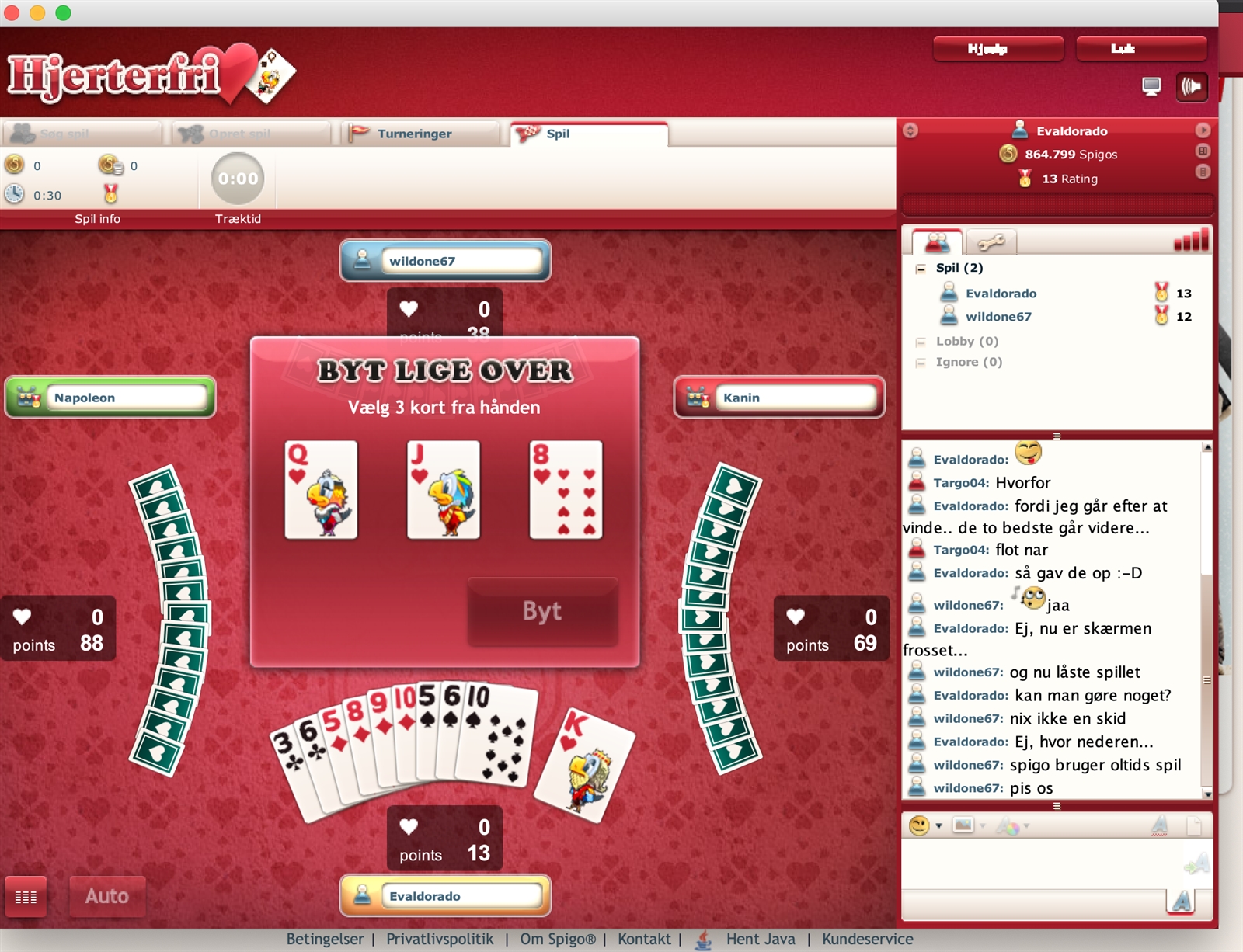This screenshot has height=952, width=1243.
Task: Close the game with Luk button
Action: [x=1140, y=49]
